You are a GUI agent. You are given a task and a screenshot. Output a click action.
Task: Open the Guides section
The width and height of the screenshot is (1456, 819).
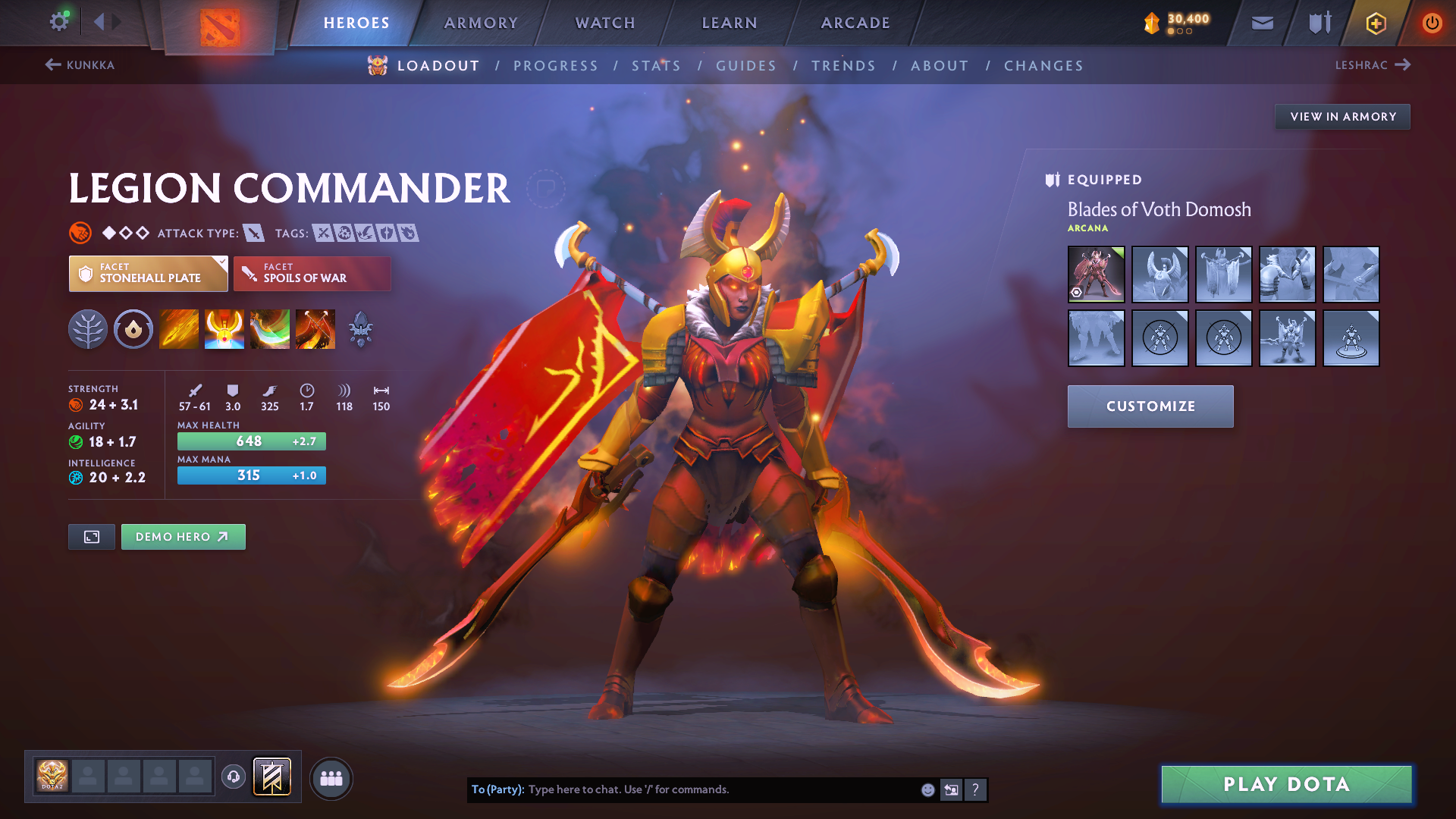(746, 66)
